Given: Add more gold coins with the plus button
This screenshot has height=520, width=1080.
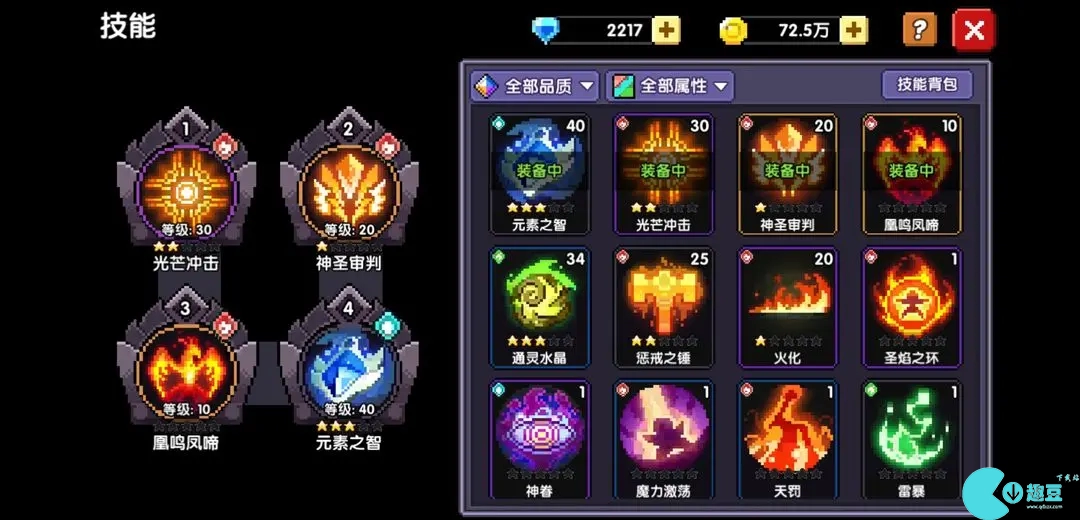Looking at the screenshot, I should click(x=853, y=30).
